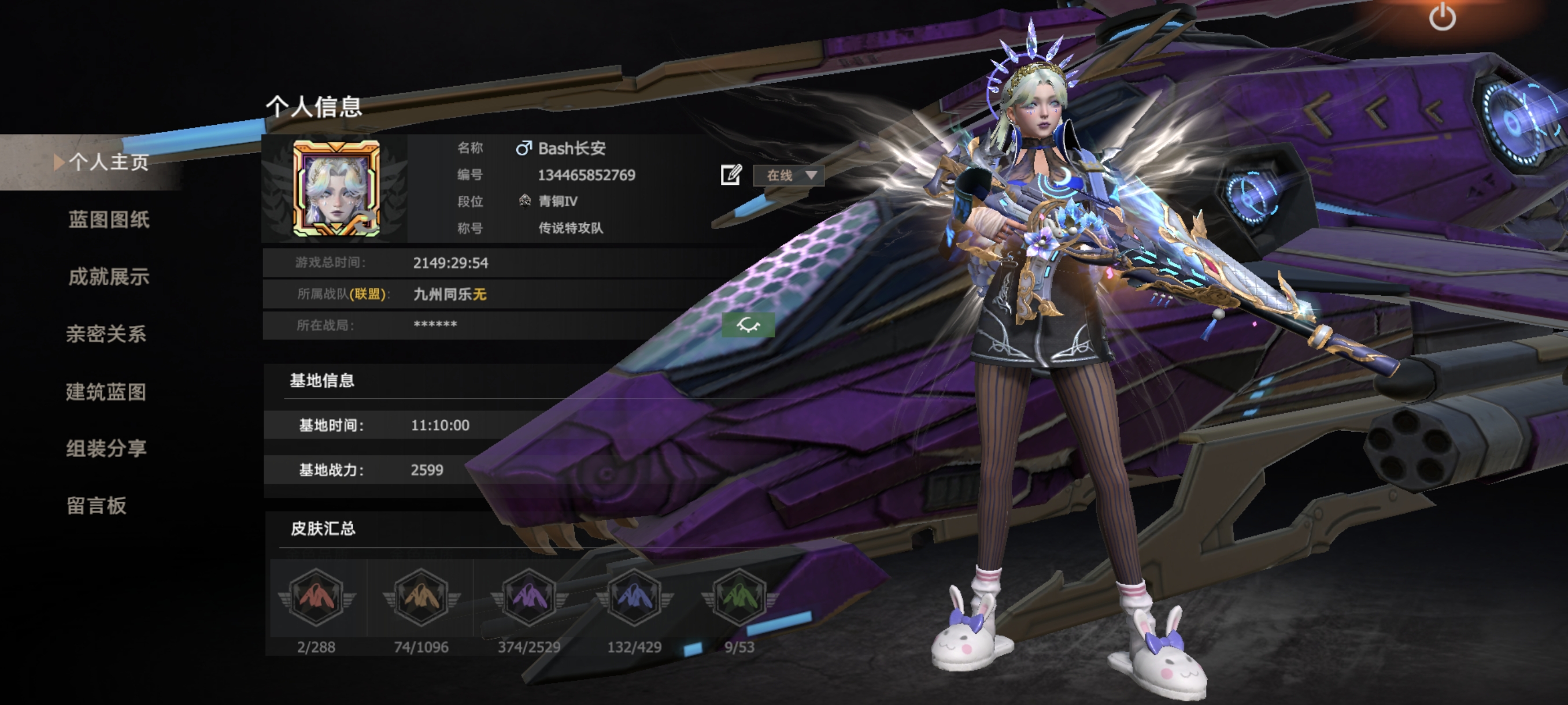Show the 组装分享 tab
Image resolution: width=1568 pixels, height=705 pixels.
pos(106,448)
